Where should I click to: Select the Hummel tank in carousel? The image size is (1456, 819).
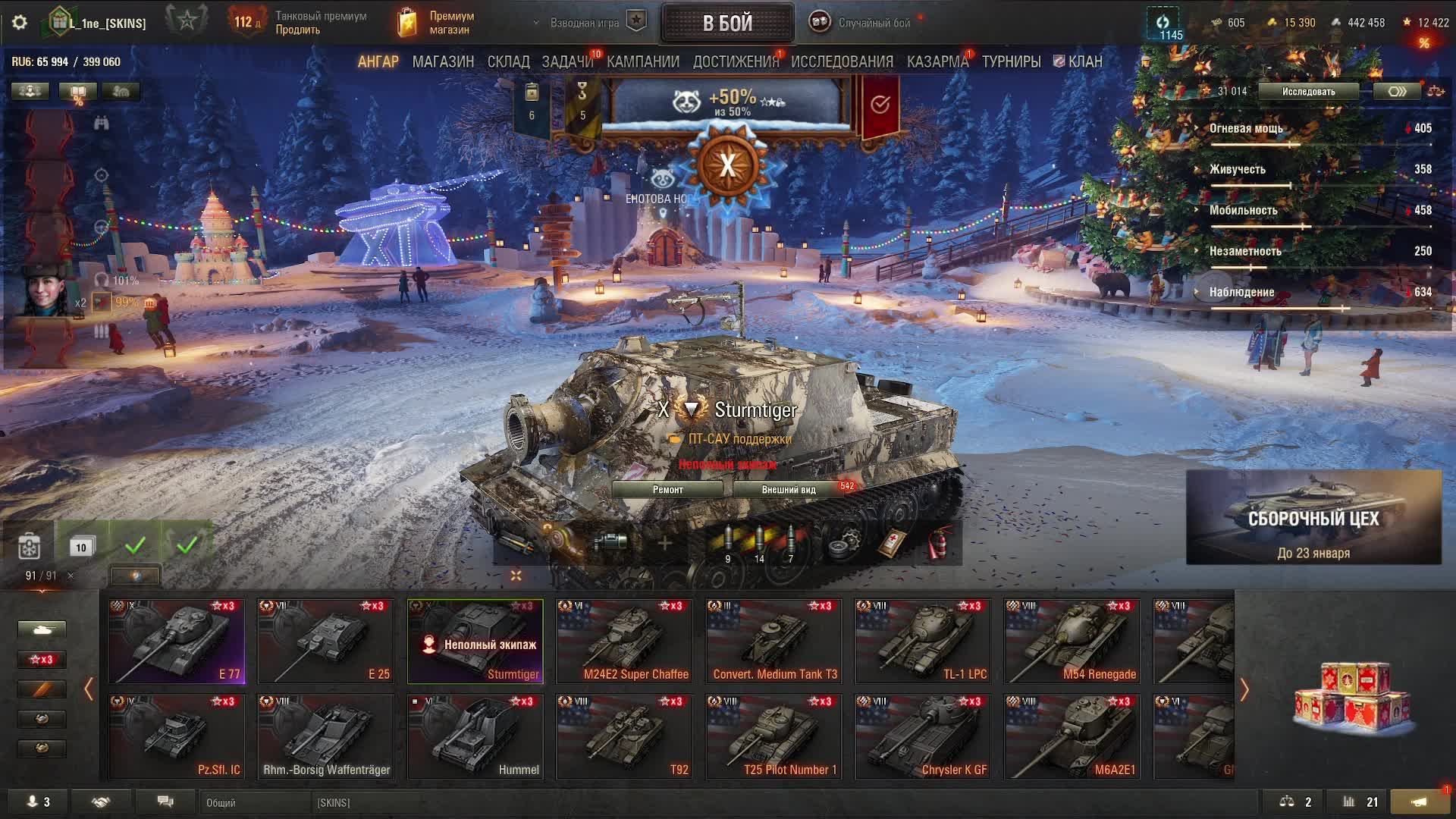(x=475, y=737)
